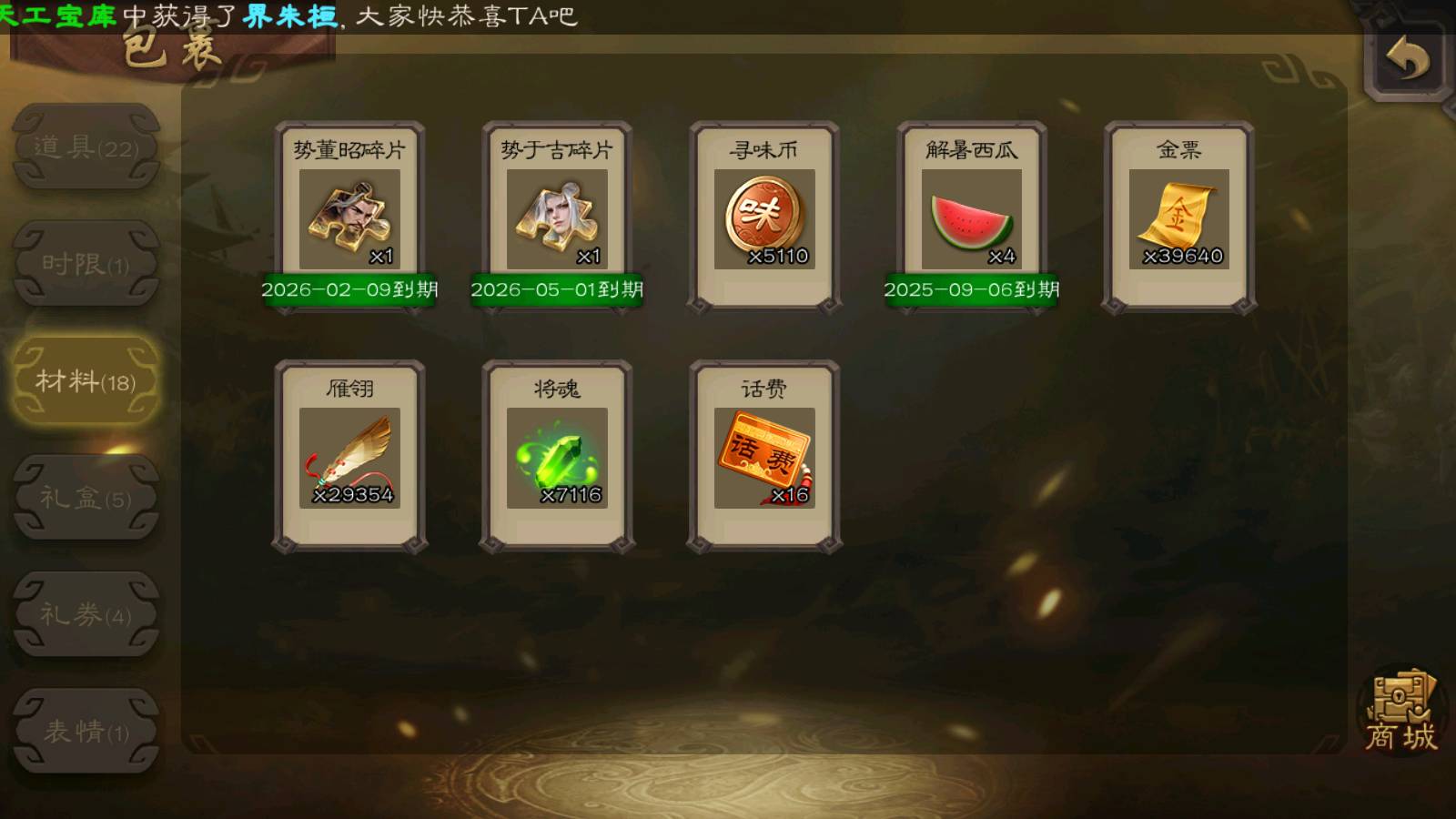Select the 将魂 green crystal item
Viewport: 1456px width, 819px height.
(557, 457)
